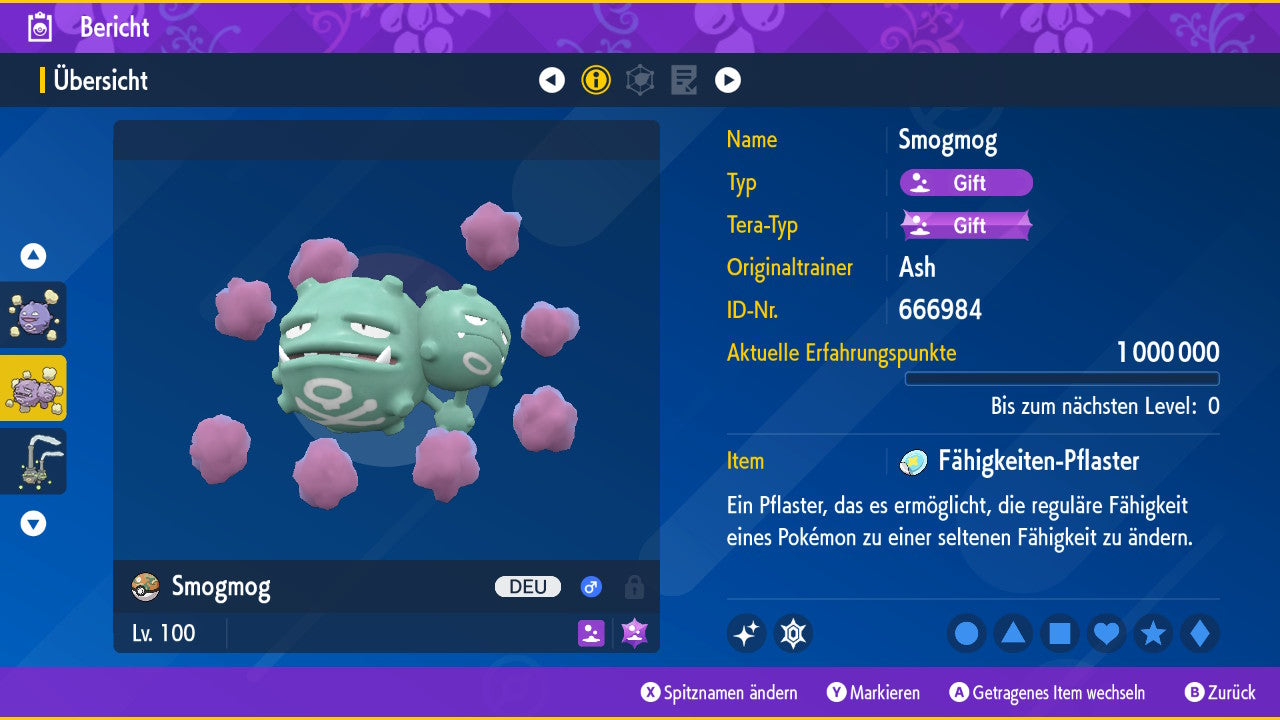The image size is (1280, 720).
Task: Show the next Pokémon with down arrow
Action: point(33,523)
